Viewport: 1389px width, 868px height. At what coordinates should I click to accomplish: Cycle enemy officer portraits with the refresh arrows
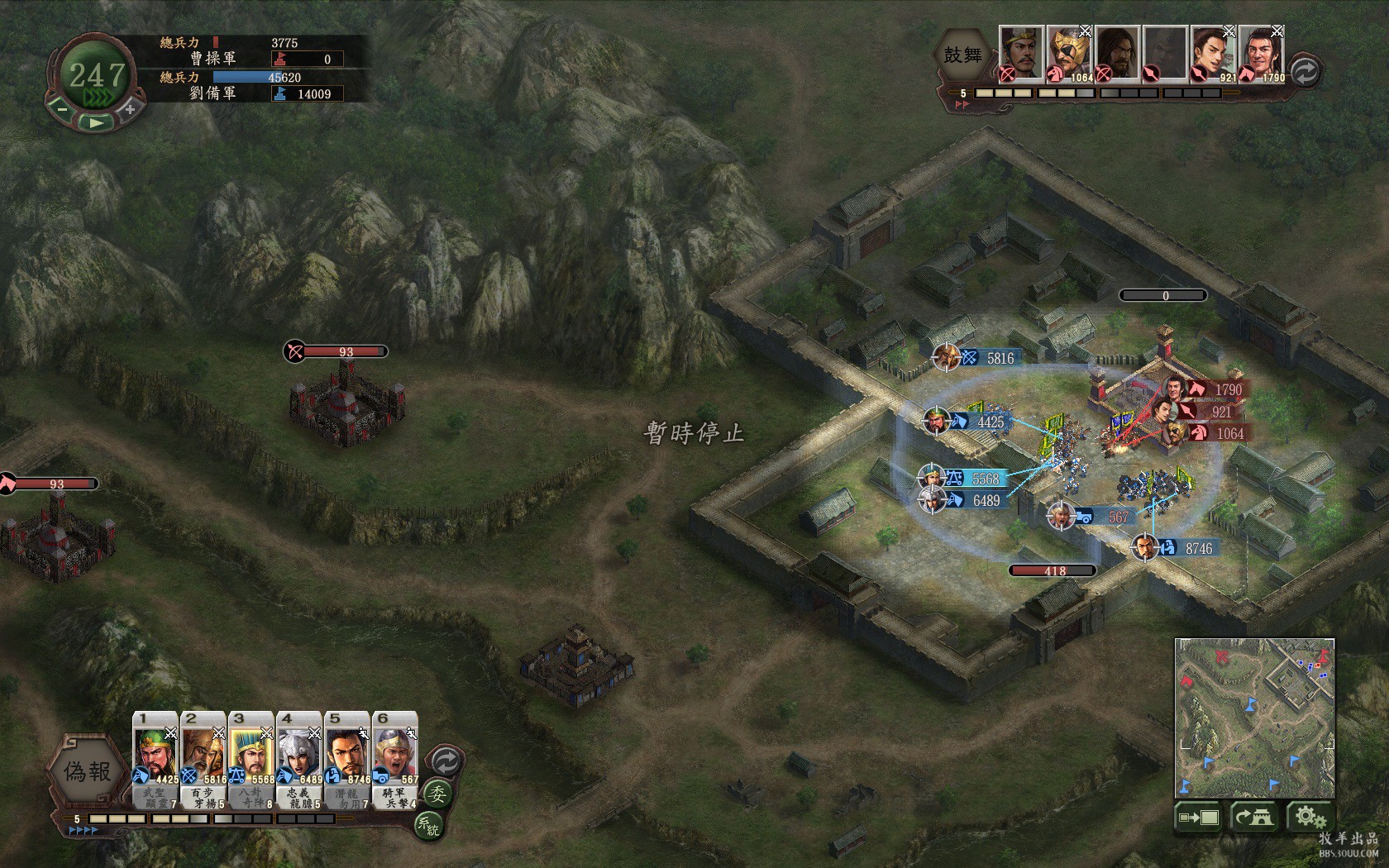1304,72
